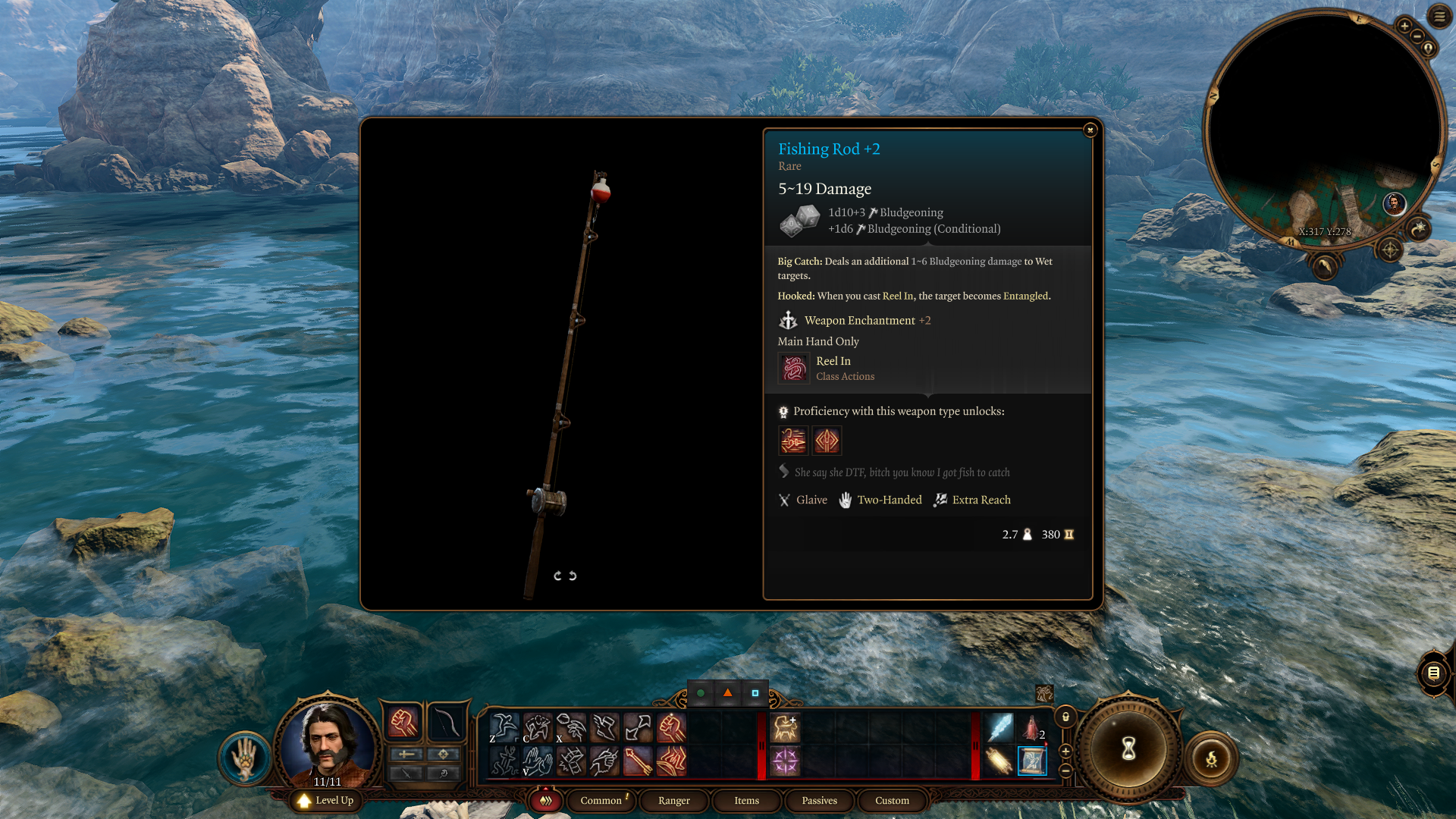Switch to the Ranger hotbar tab
The width and height of the screenshot is (1456, 819).
673,800
